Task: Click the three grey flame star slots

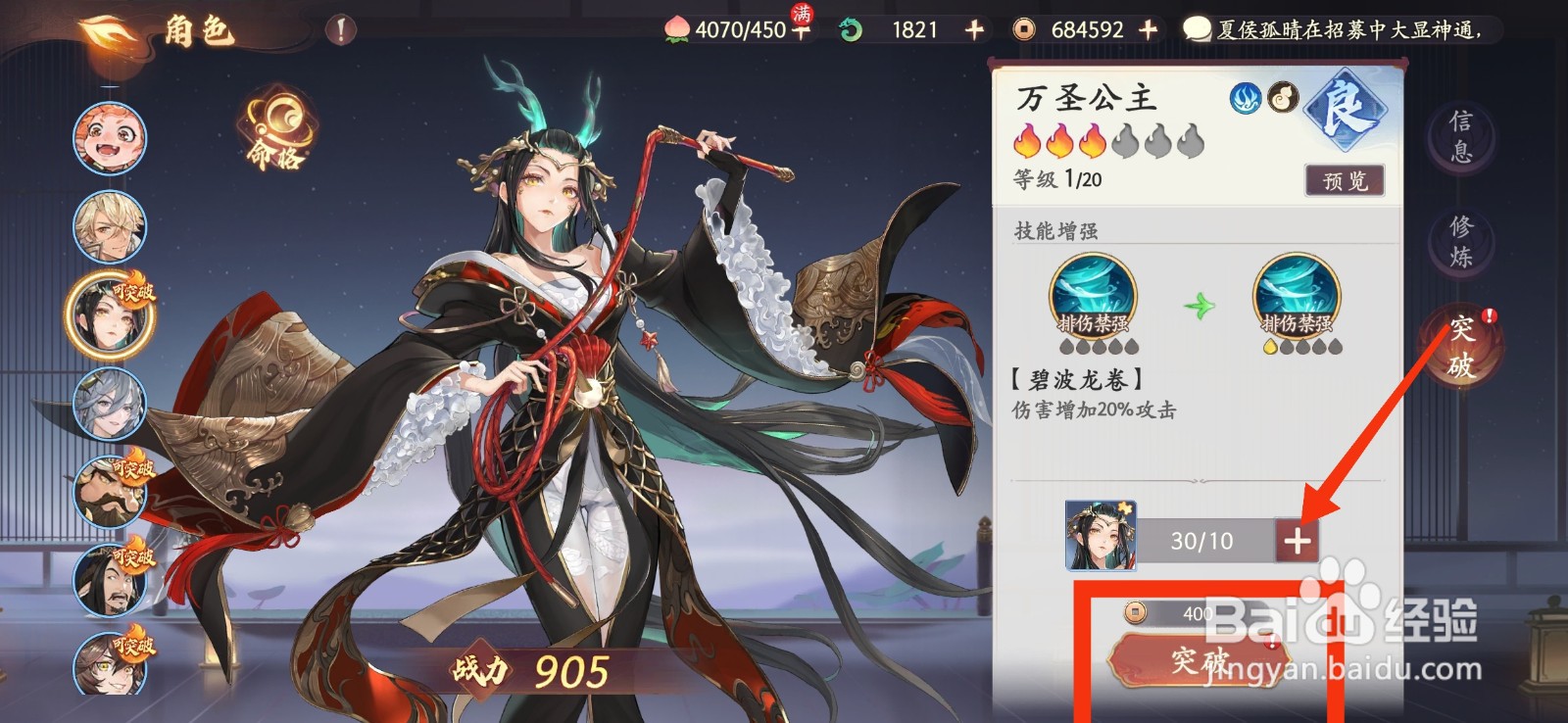Action: point(1156,140)
